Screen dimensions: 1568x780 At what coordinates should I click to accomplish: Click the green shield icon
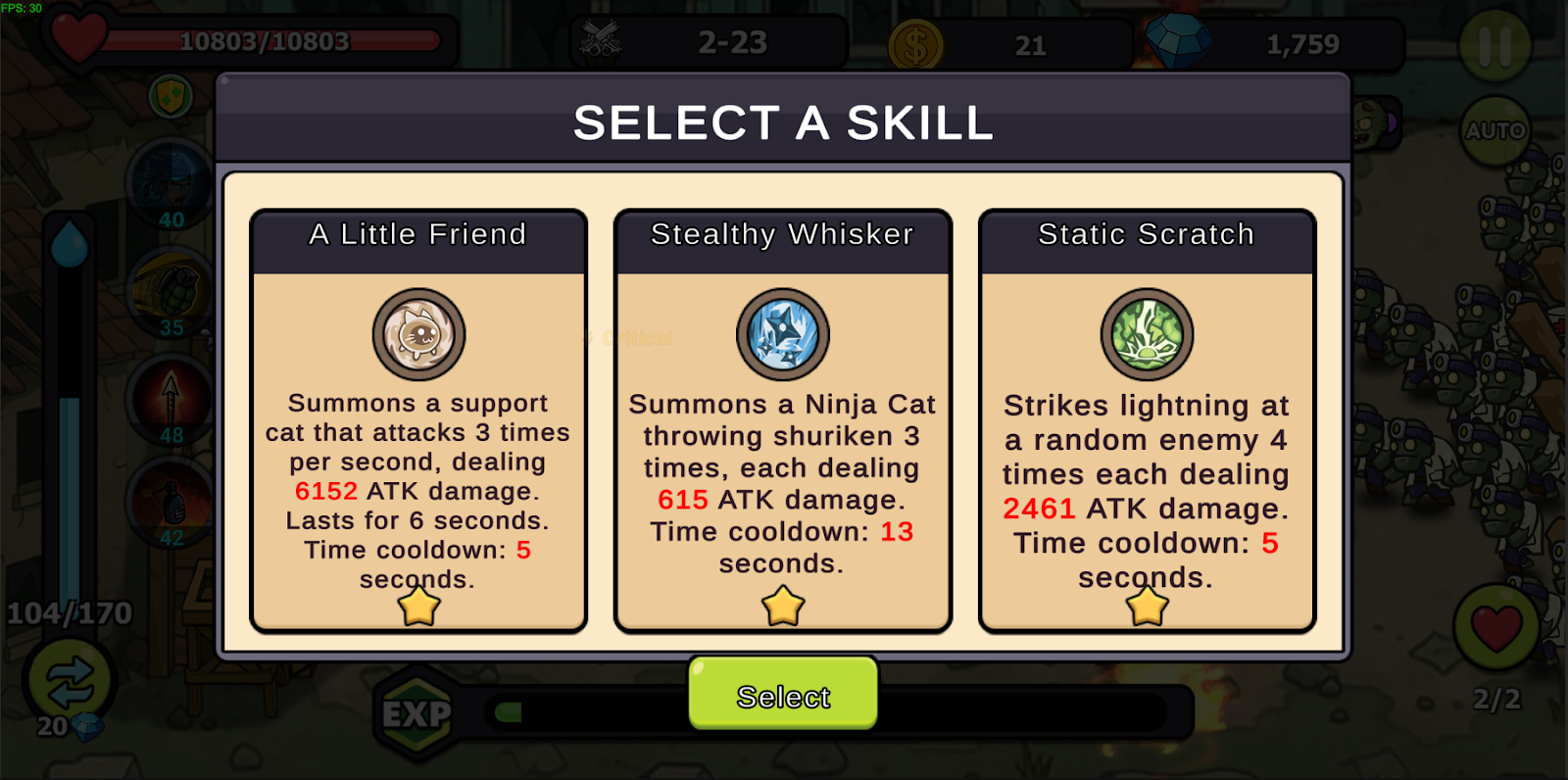coord(171,96)
